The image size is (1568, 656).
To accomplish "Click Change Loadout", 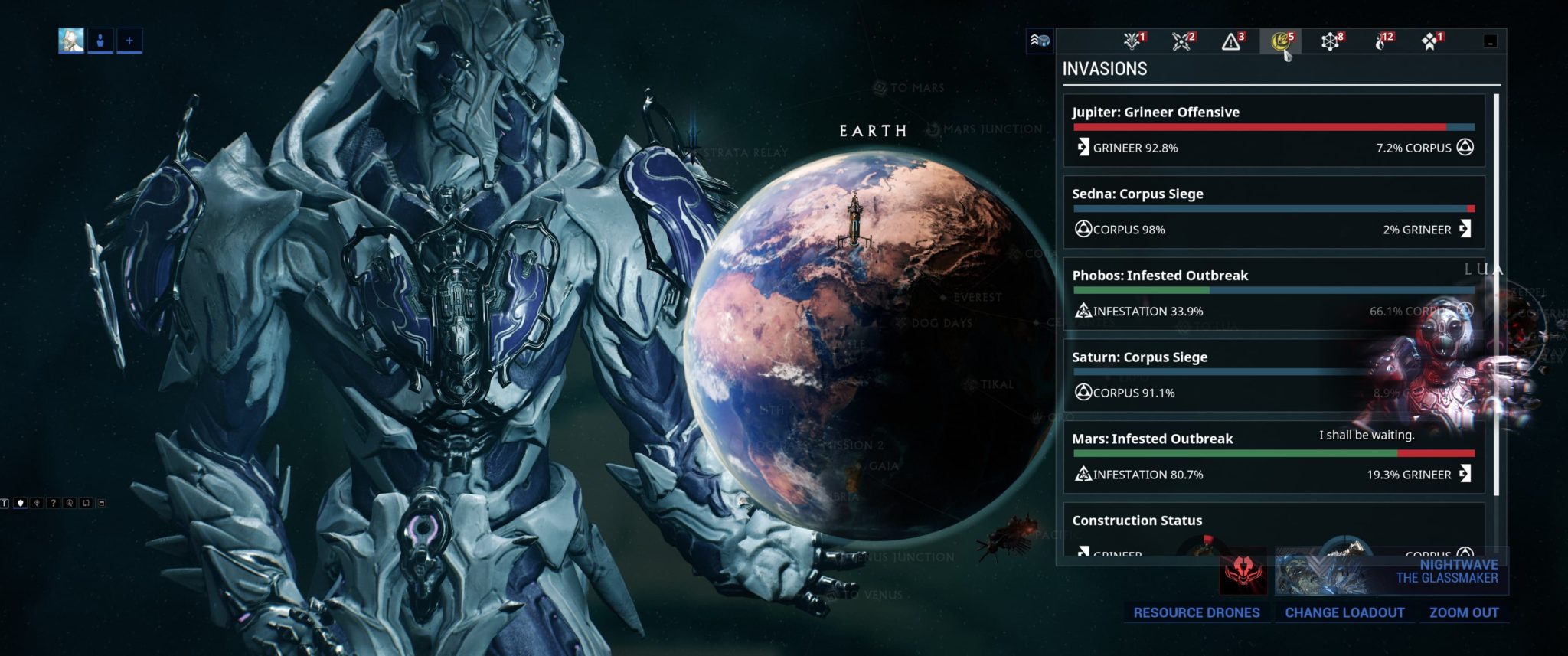I will tap(1344, 612).
